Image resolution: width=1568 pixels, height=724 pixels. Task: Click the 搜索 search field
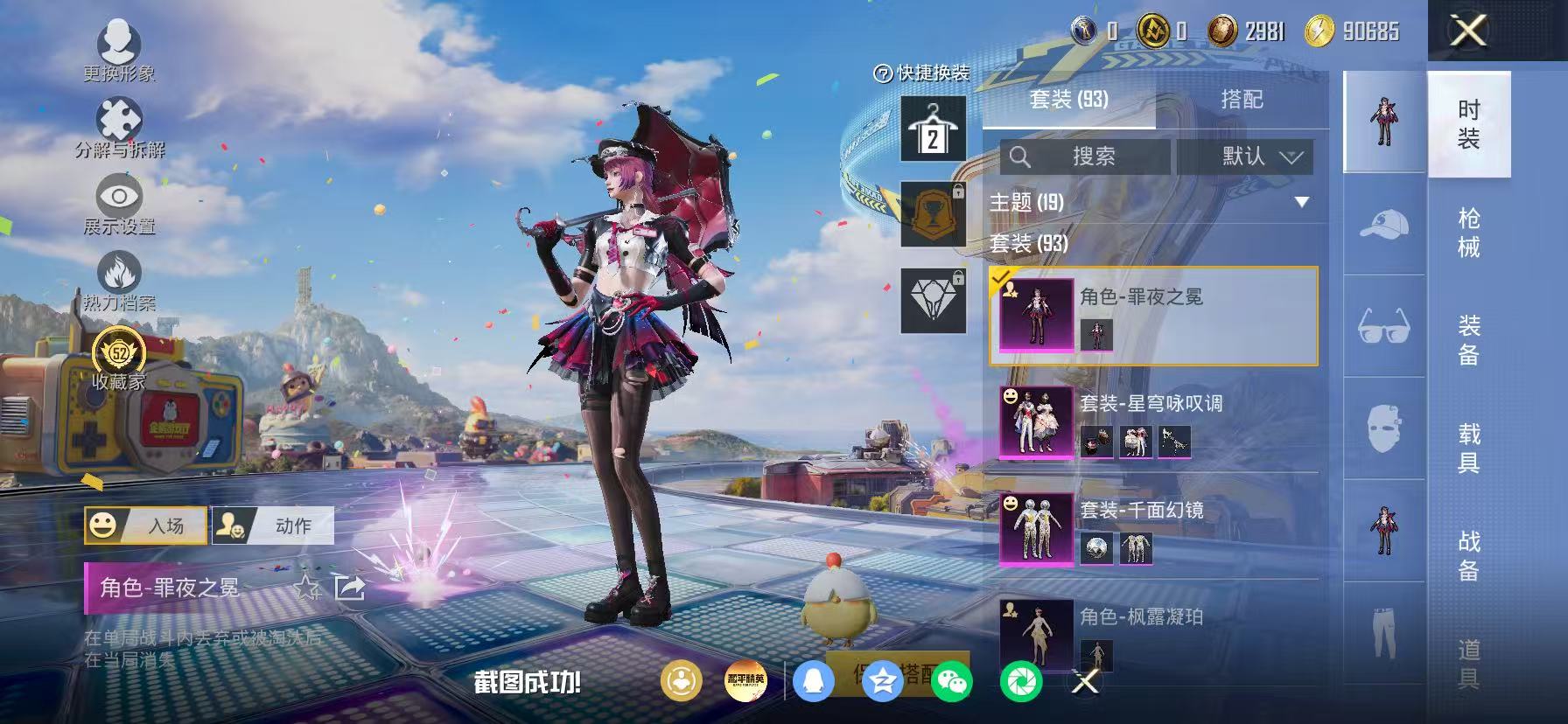tap(1085, 157)
